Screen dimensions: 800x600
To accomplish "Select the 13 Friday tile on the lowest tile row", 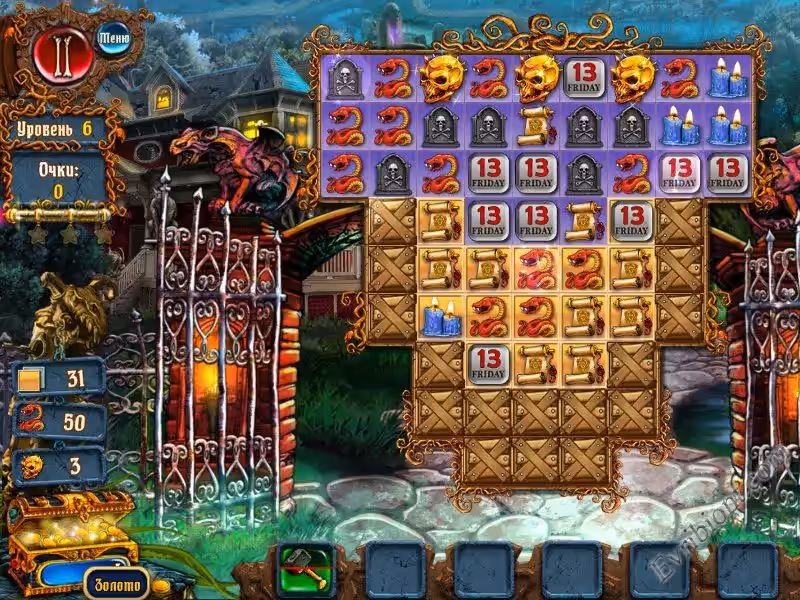I will (489, 362).
